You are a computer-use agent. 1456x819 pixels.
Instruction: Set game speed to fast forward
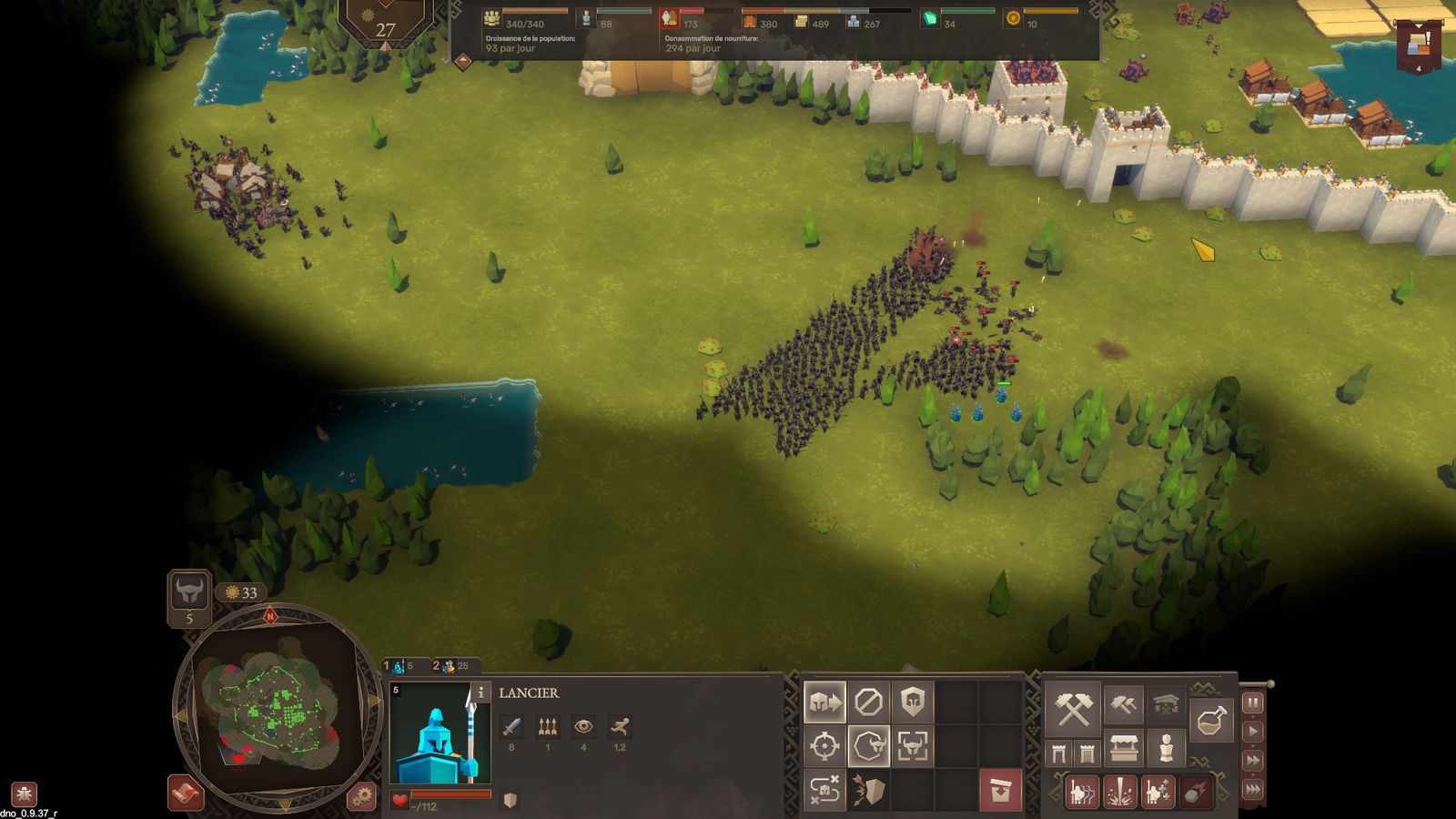(1253, 761)
